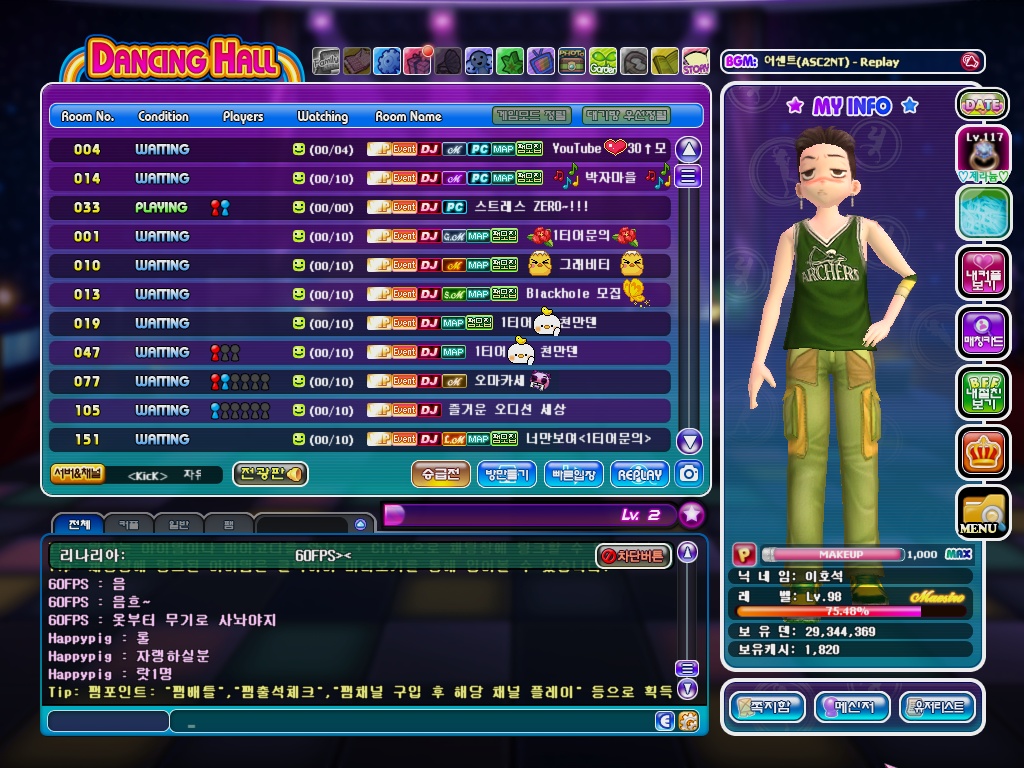The image size is (1024, 768).
Task: Open the Photo camera toolbar icon
Action: coord(572,61)
